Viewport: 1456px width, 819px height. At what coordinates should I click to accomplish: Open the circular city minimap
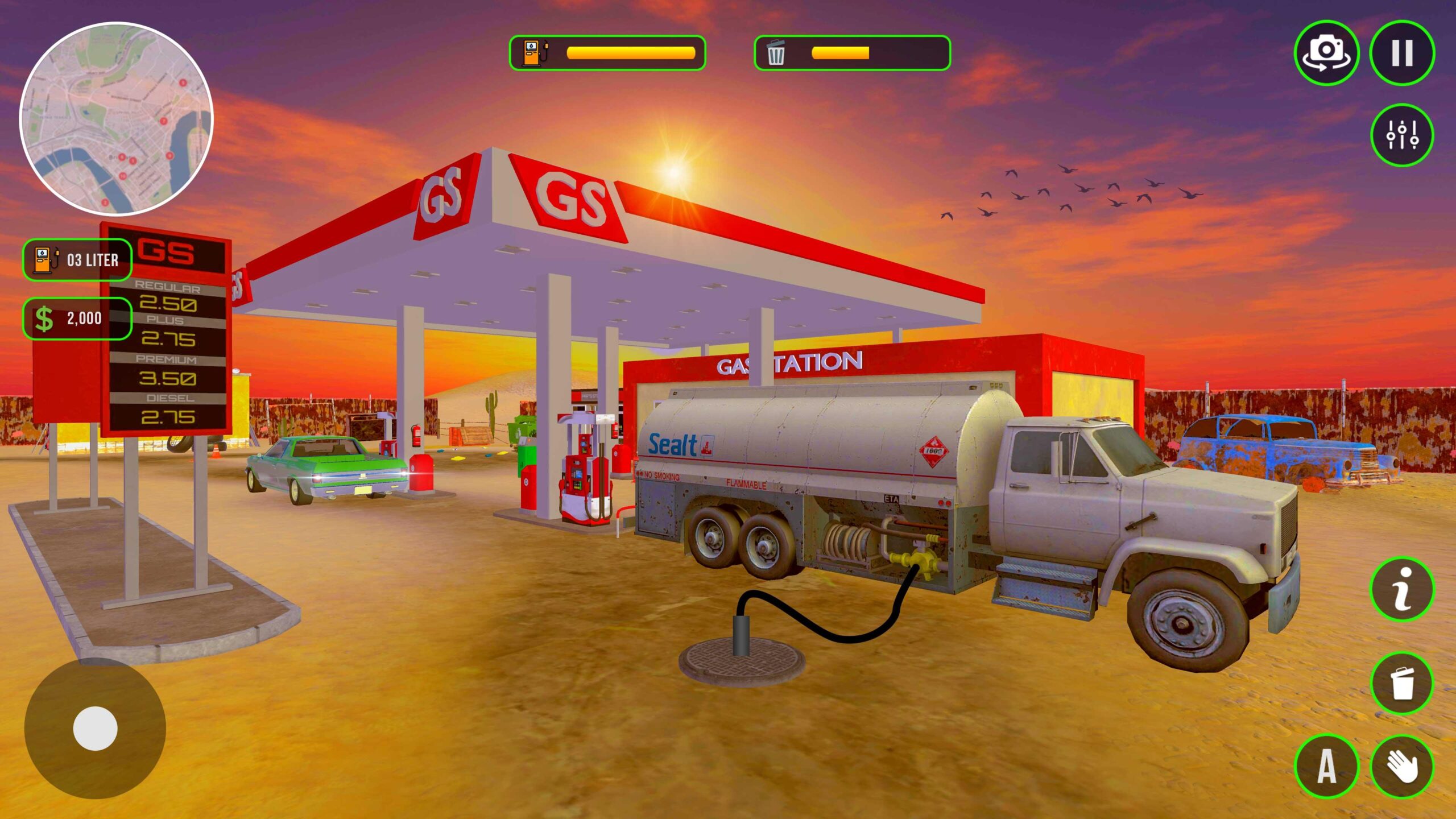point(117,119)
